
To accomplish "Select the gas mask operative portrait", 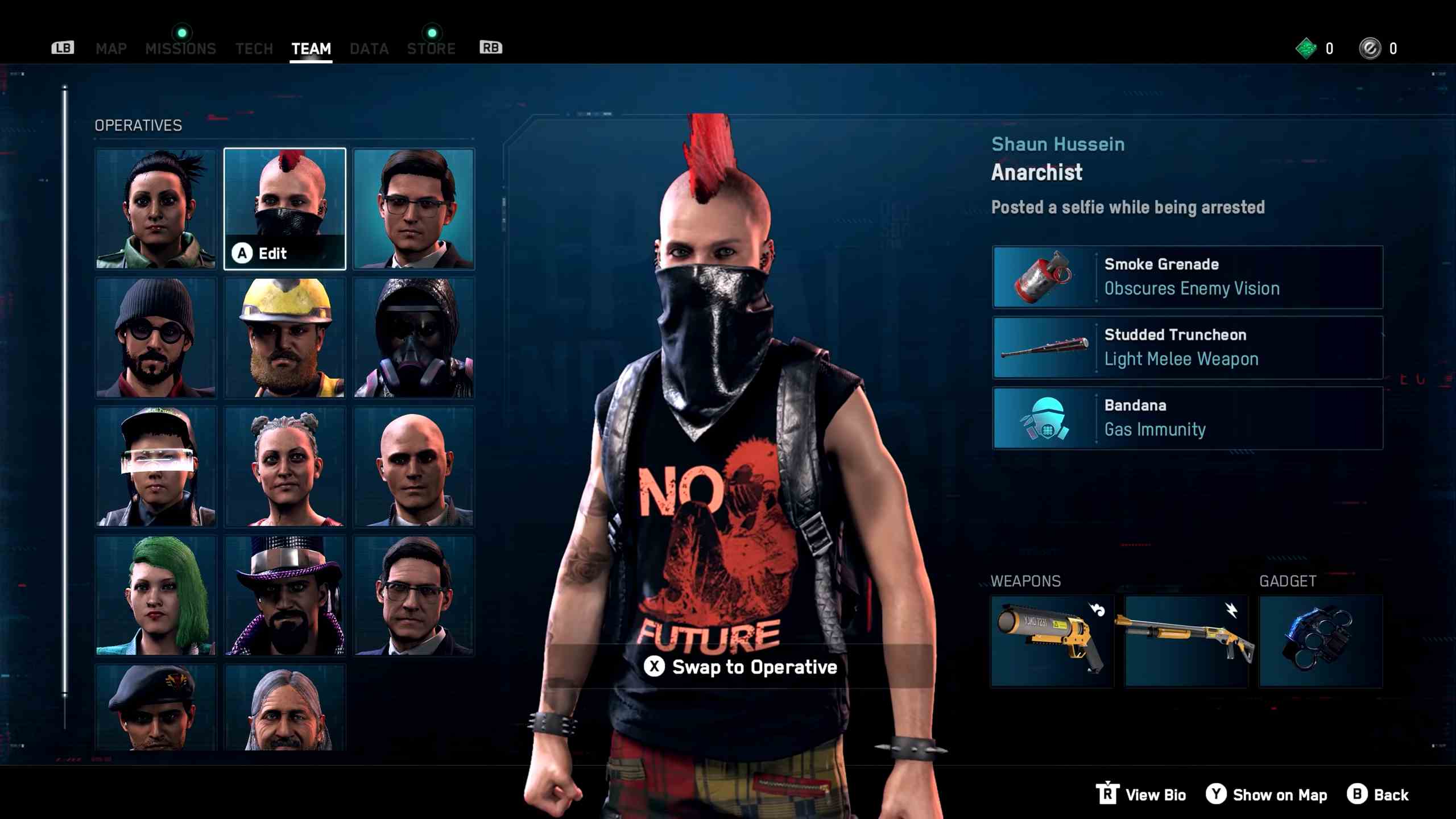I will pos(413,337).
